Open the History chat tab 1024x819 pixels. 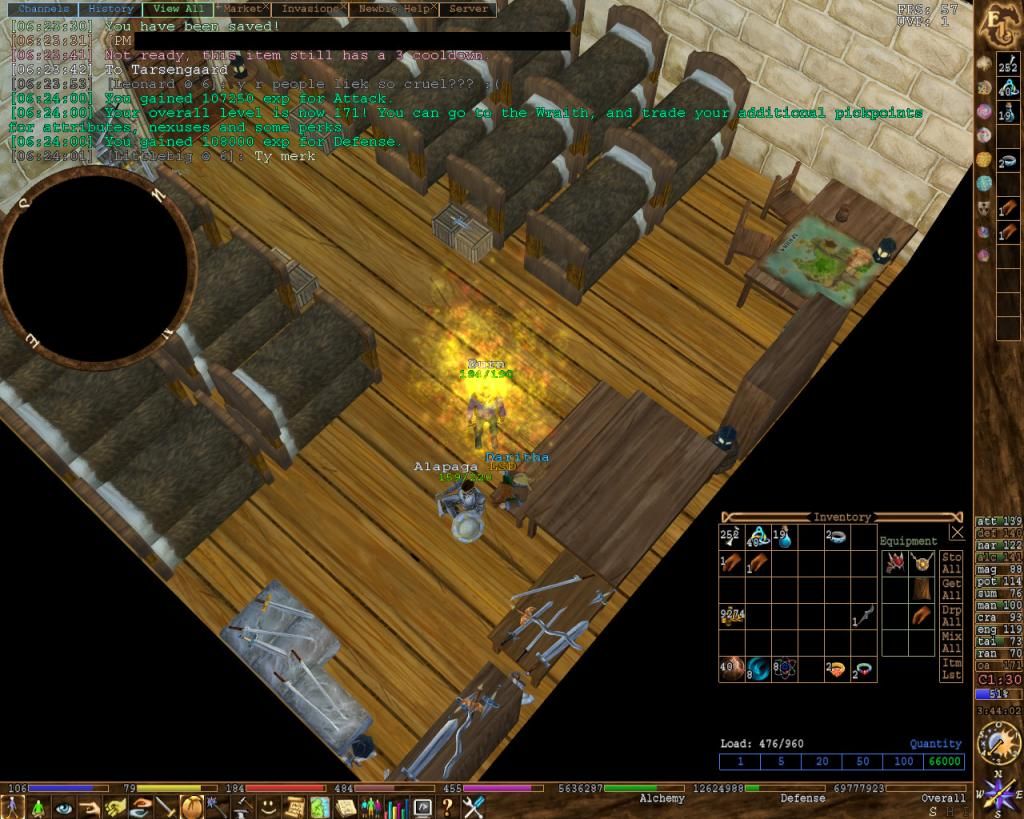(x=110, y=9)
